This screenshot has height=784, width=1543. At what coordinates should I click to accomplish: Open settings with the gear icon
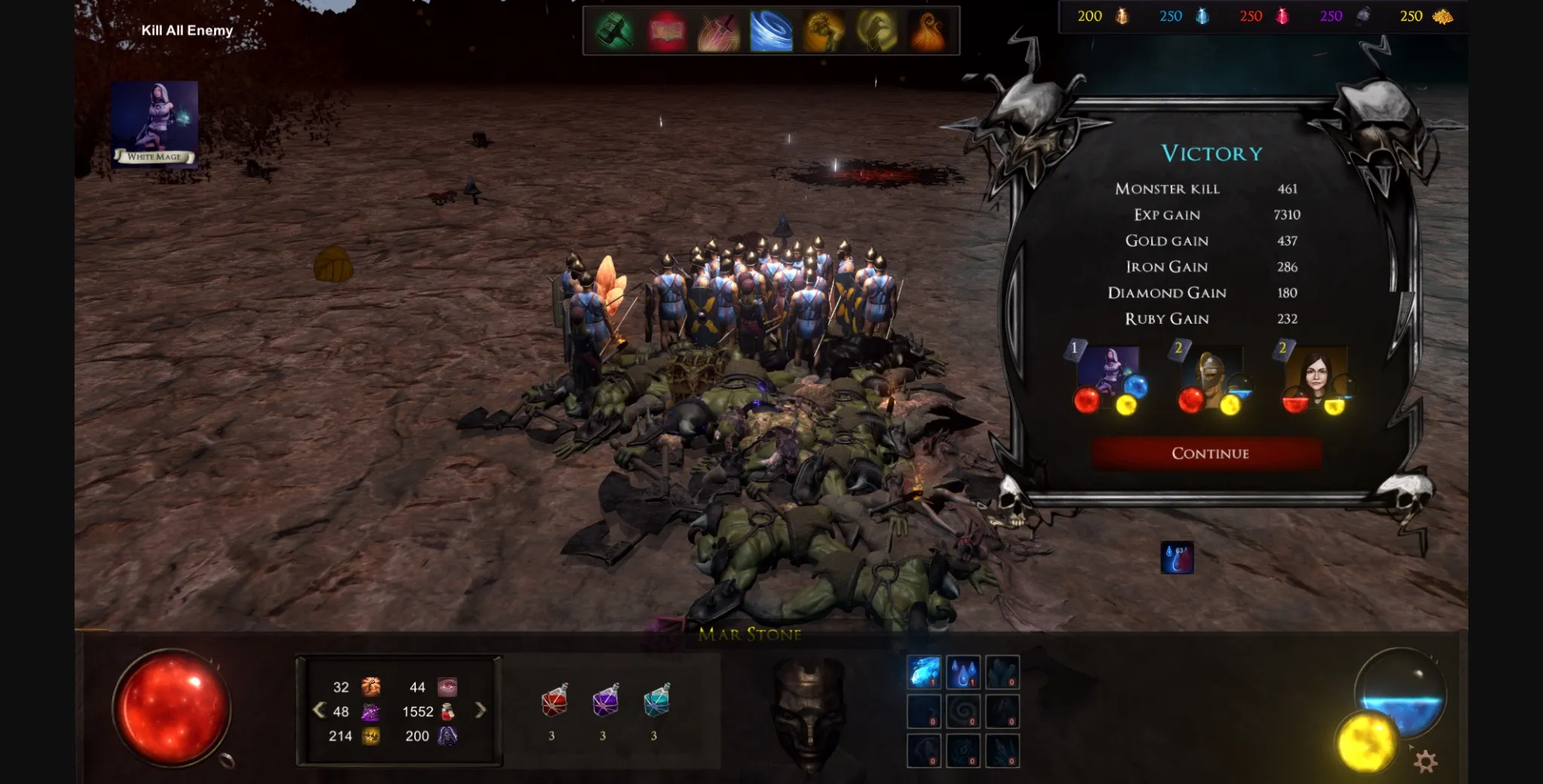tap(1425, 761)
